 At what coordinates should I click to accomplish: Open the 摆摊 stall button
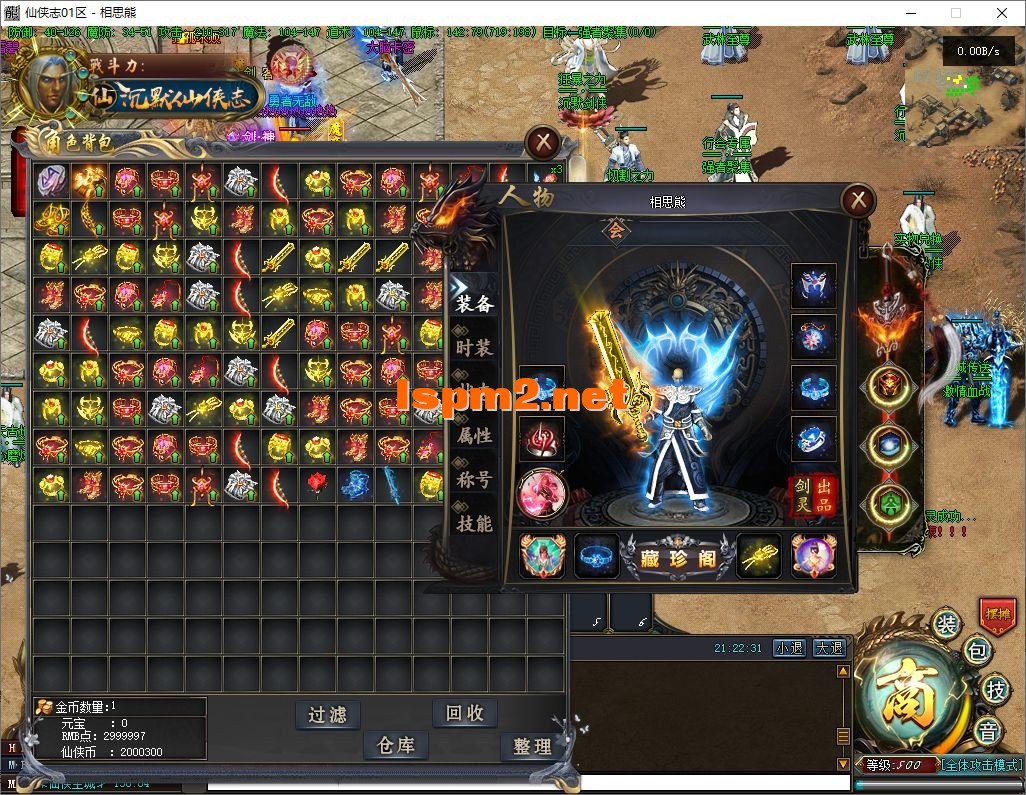click(997, 617)
